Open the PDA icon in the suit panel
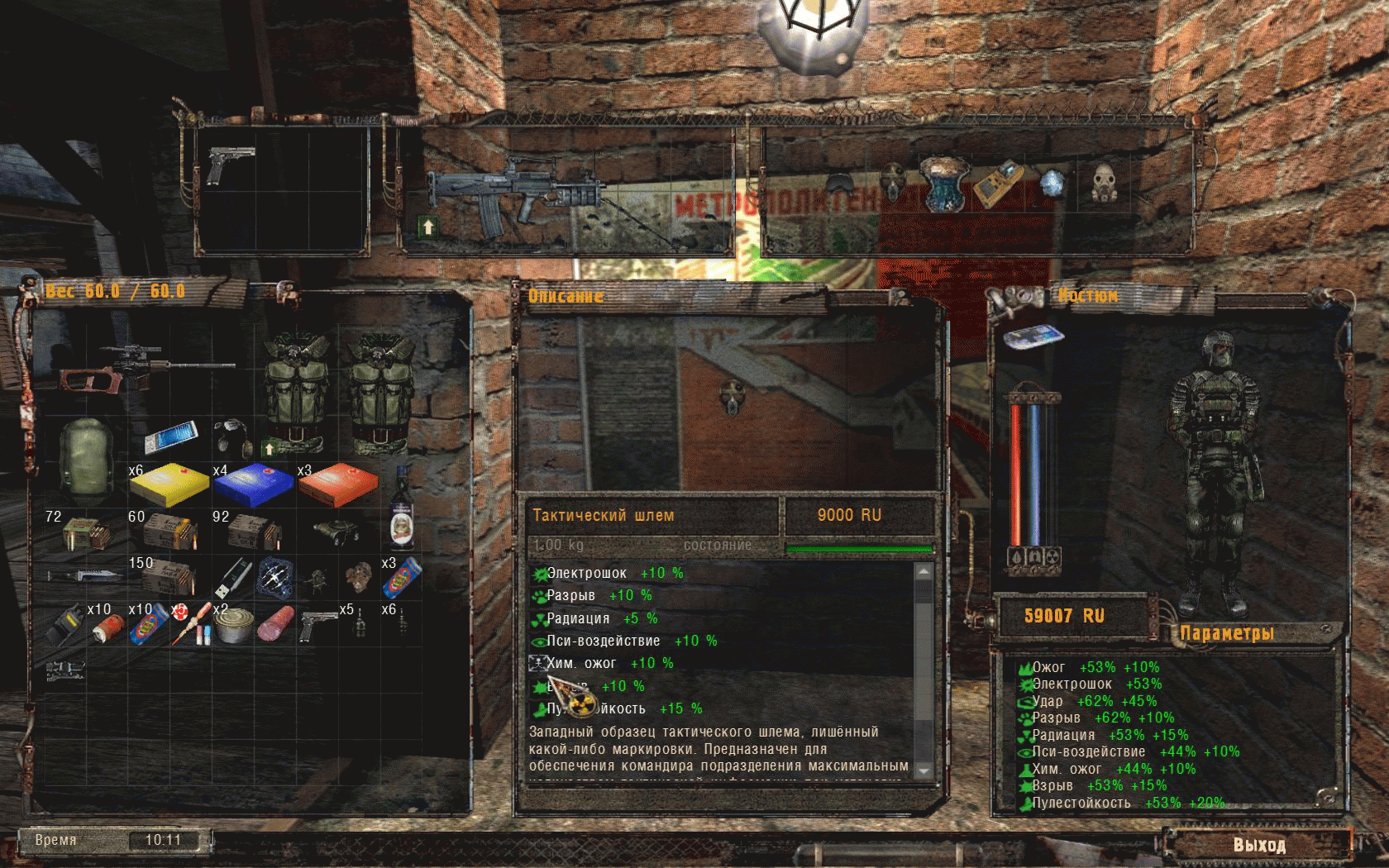 point(1033,336)
